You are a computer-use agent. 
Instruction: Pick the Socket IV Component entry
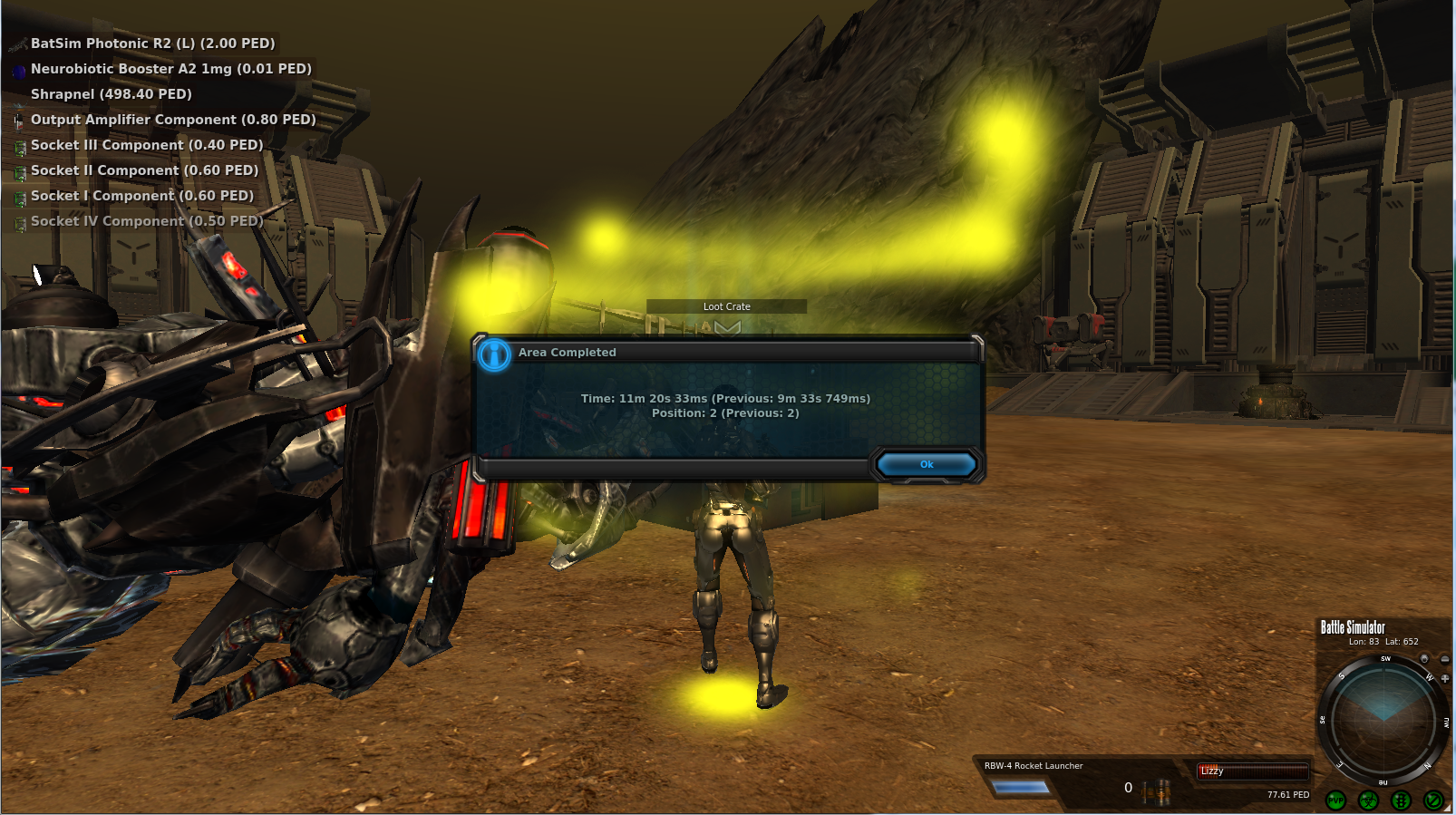(x=147, y=221)
